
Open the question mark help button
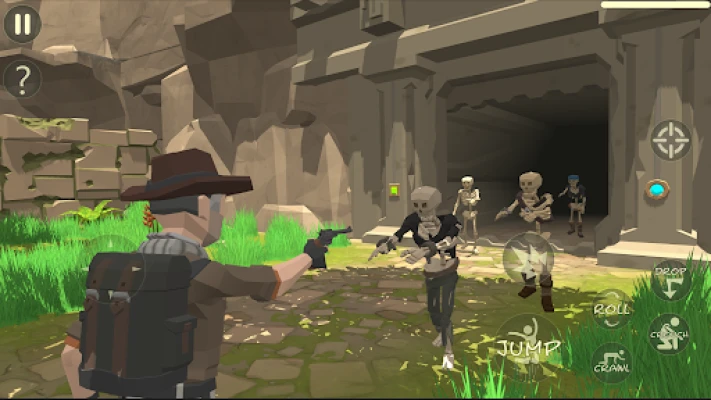click(22, 78)
